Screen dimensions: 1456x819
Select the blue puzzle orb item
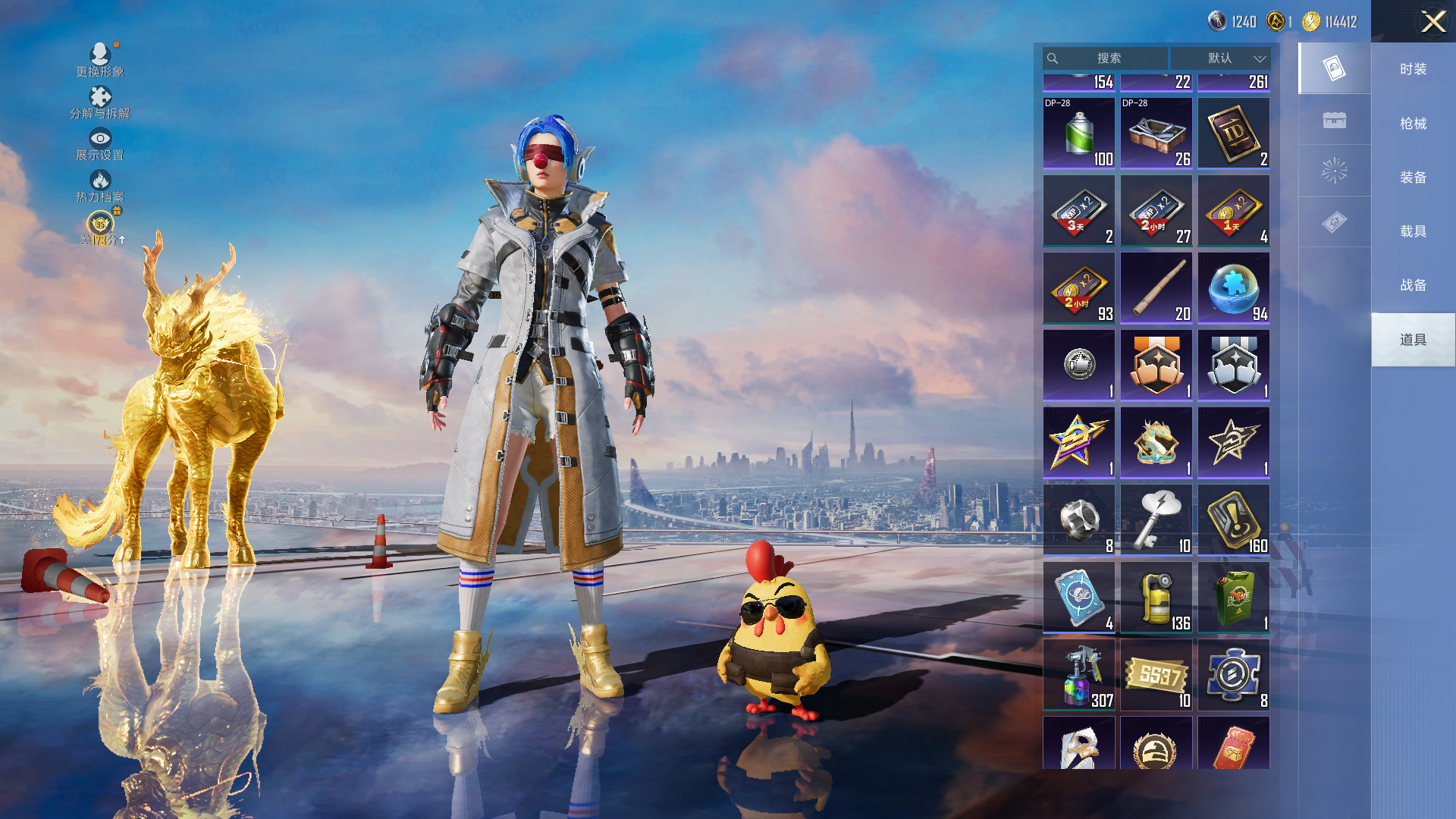click(x=1233, y=288)
